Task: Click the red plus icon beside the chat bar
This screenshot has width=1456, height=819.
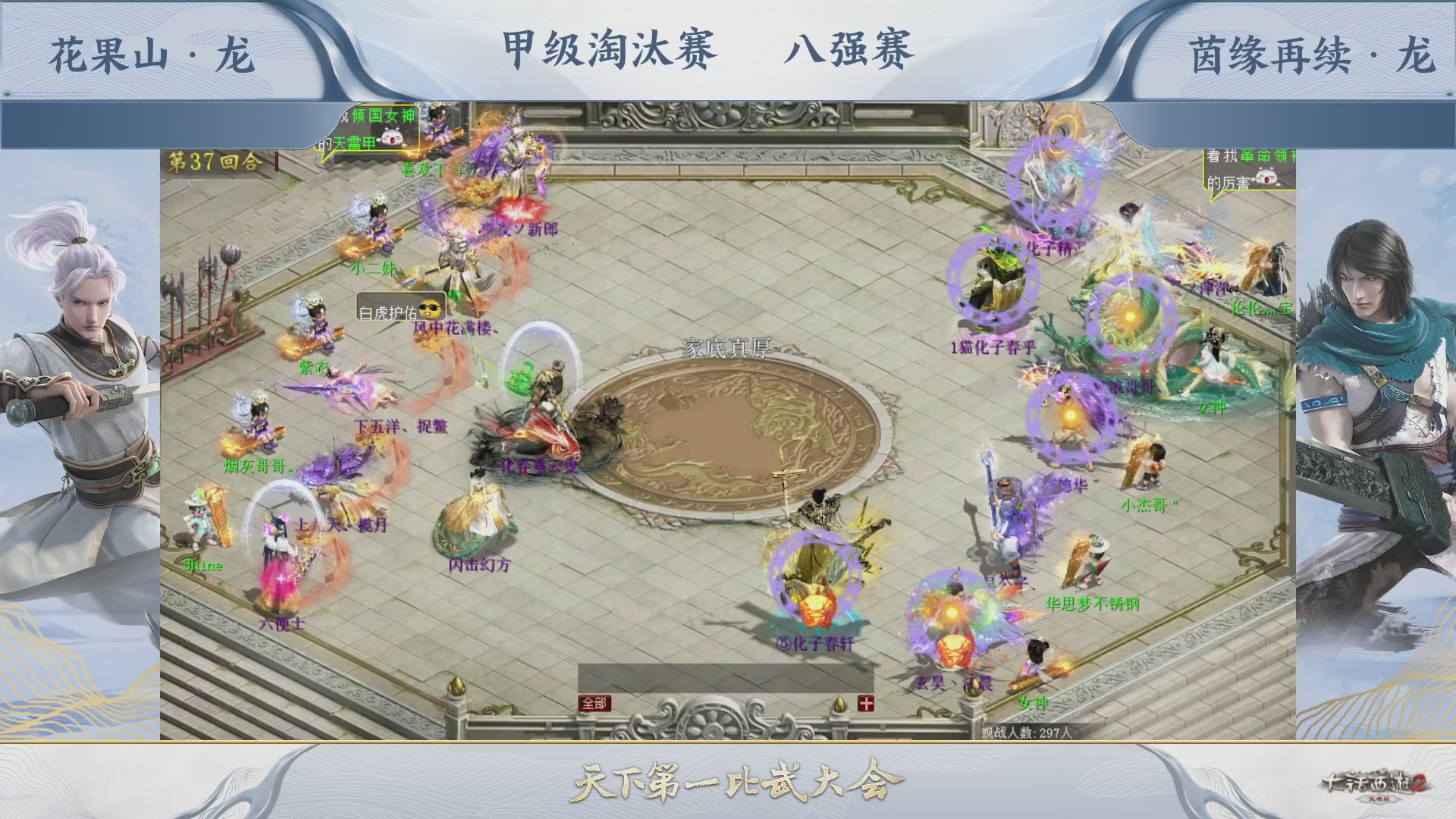Action: coord(866,704)
